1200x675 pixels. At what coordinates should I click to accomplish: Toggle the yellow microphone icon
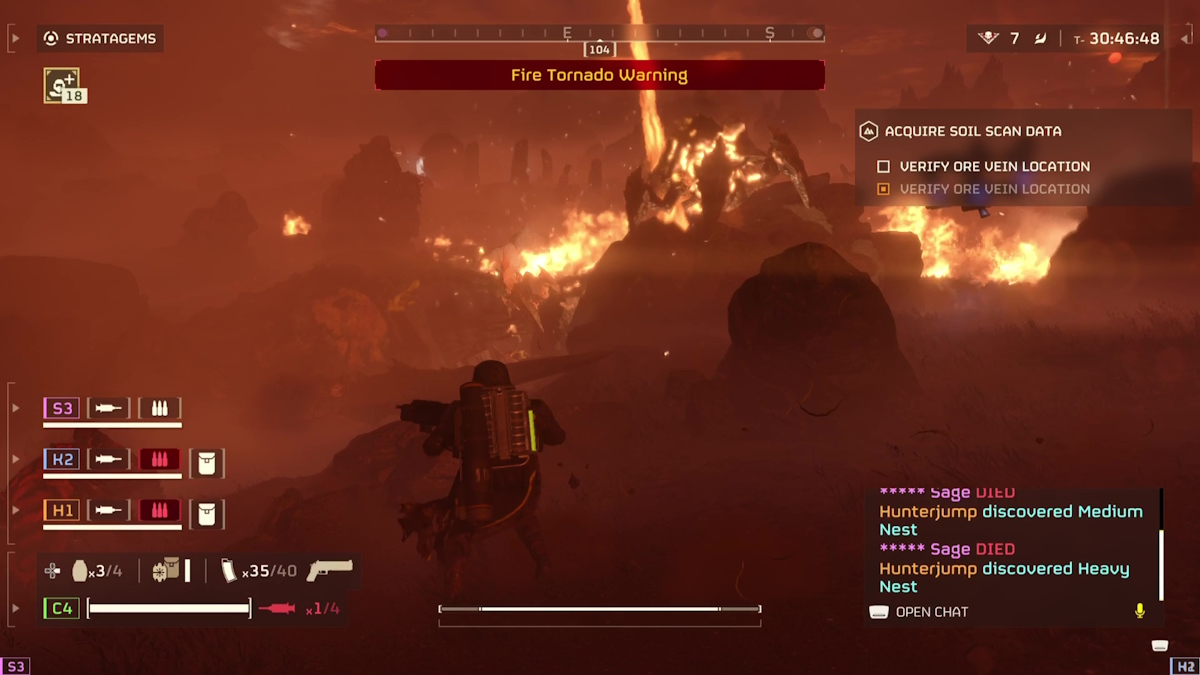click(x=1139, y=611)
